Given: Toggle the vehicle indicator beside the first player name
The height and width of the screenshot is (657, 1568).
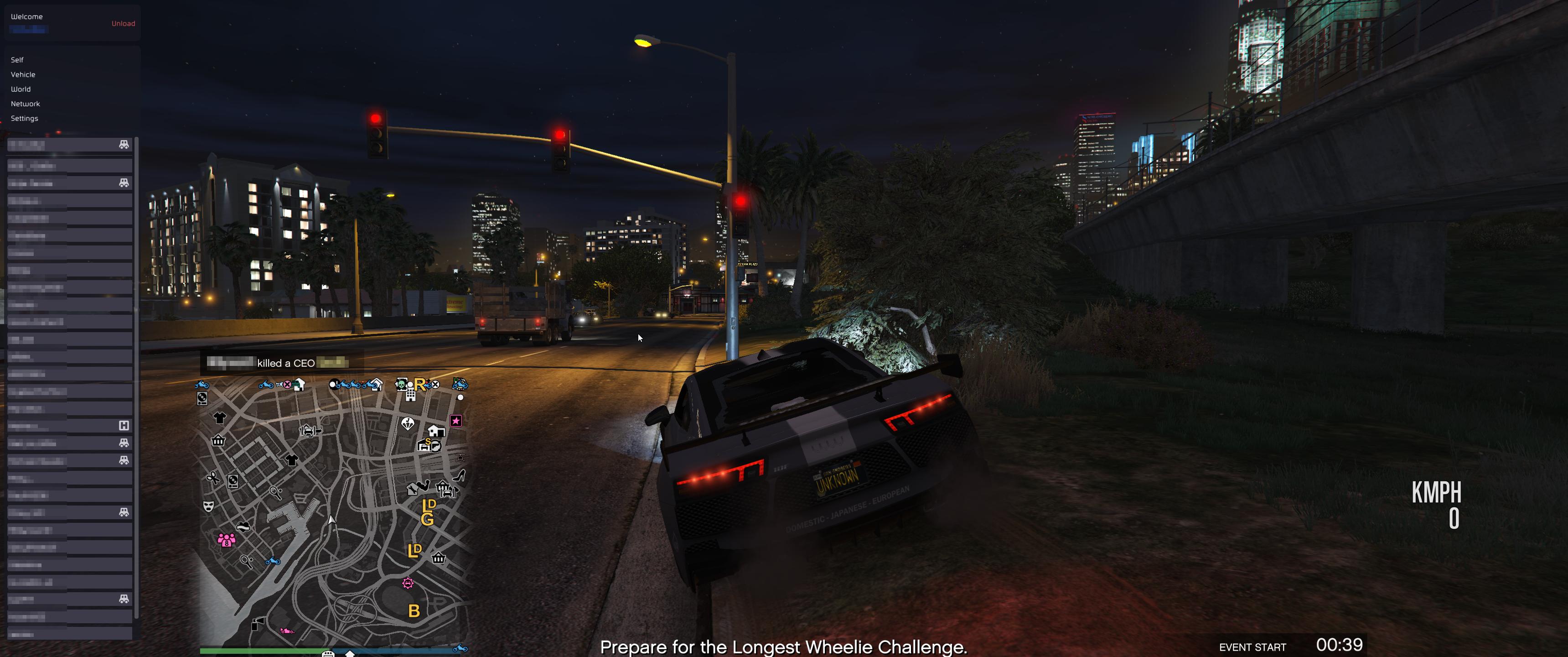Looking at the screenshot, I should [123, 144].
